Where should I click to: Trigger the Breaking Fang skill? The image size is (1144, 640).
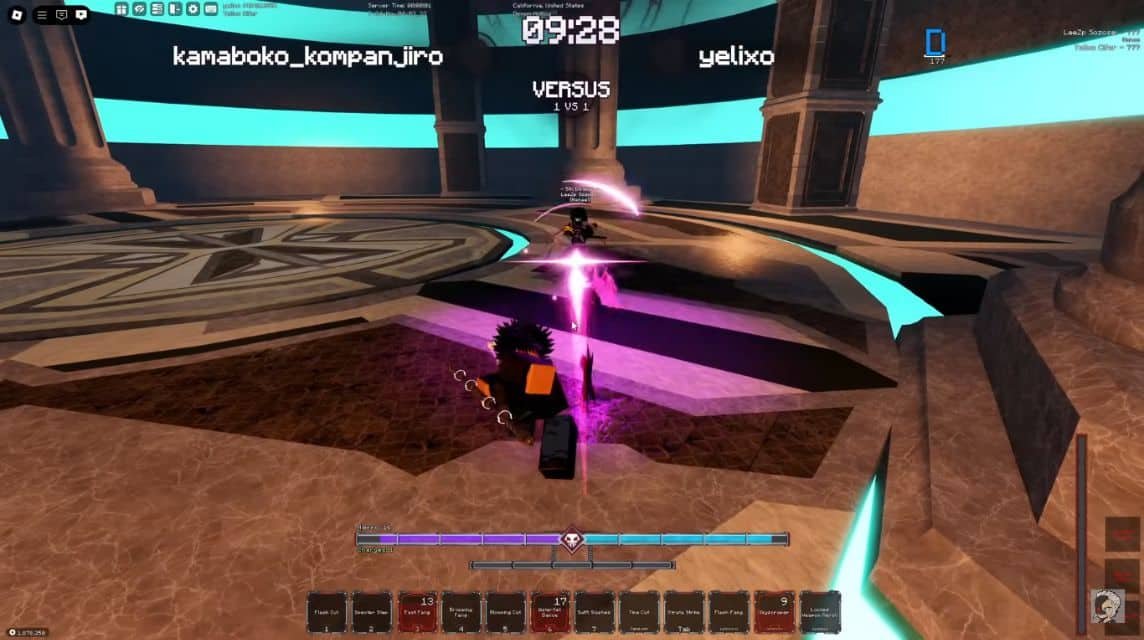(x=461, y=612)
